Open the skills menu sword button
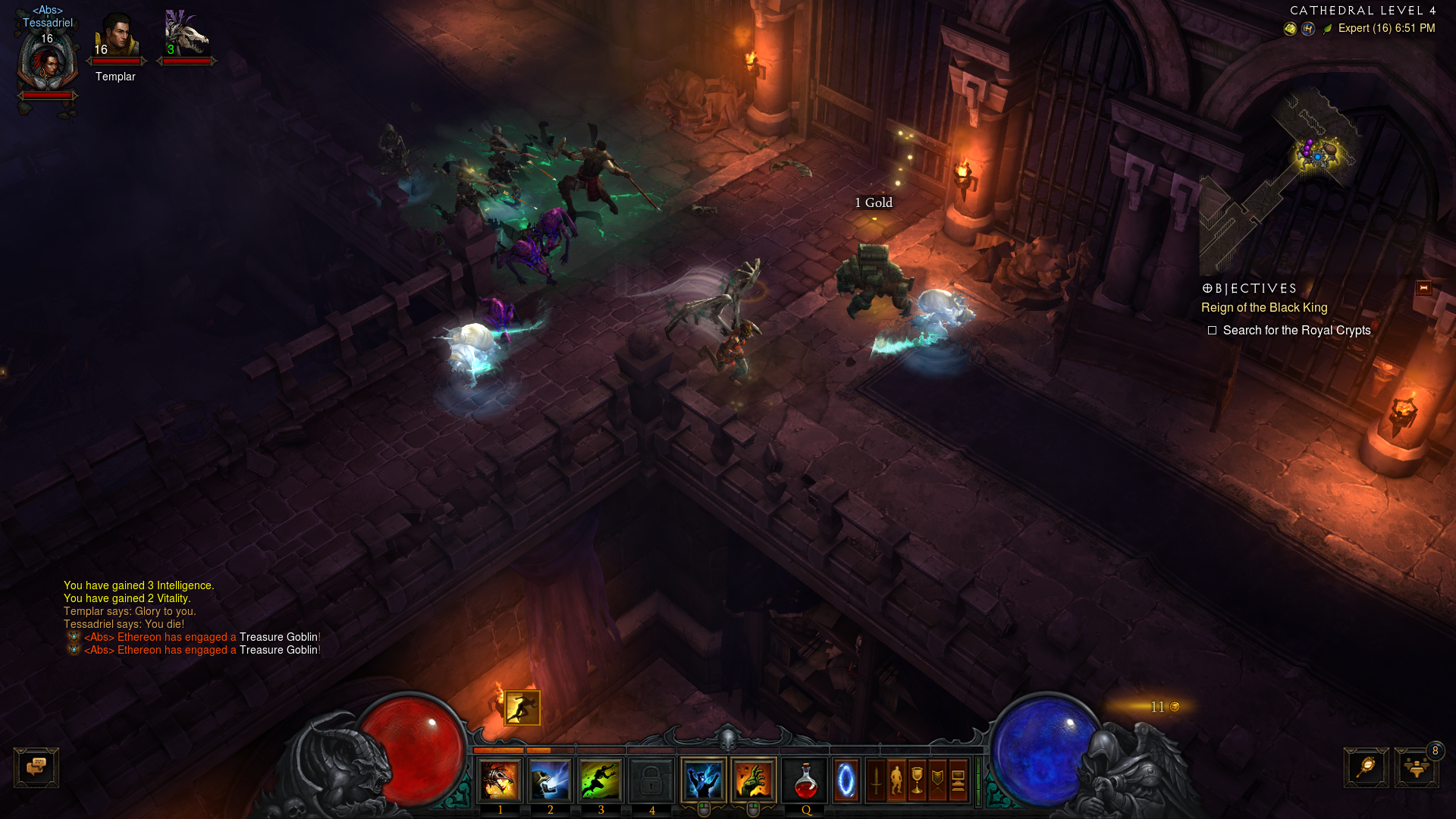The height and width of the screenshot is (819, 1456). click(876, 780)
